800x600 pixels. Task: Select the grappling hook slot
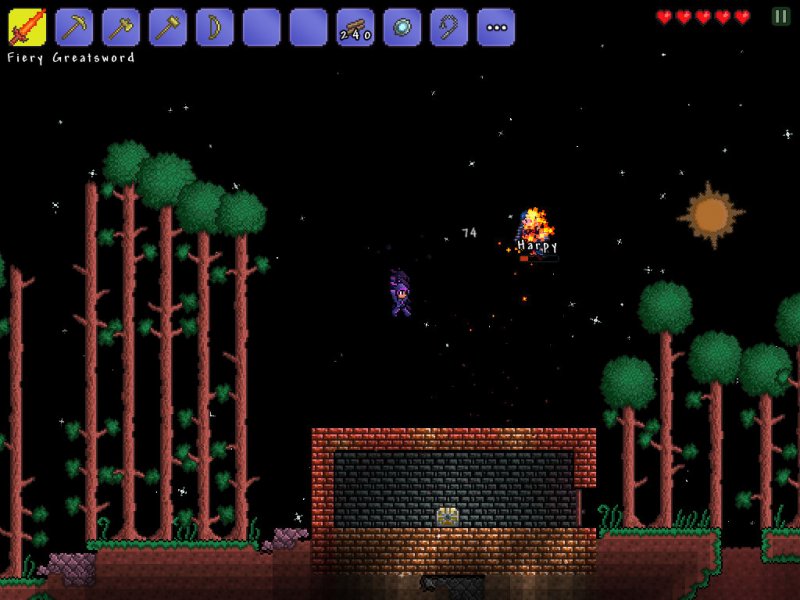point(449,27)
